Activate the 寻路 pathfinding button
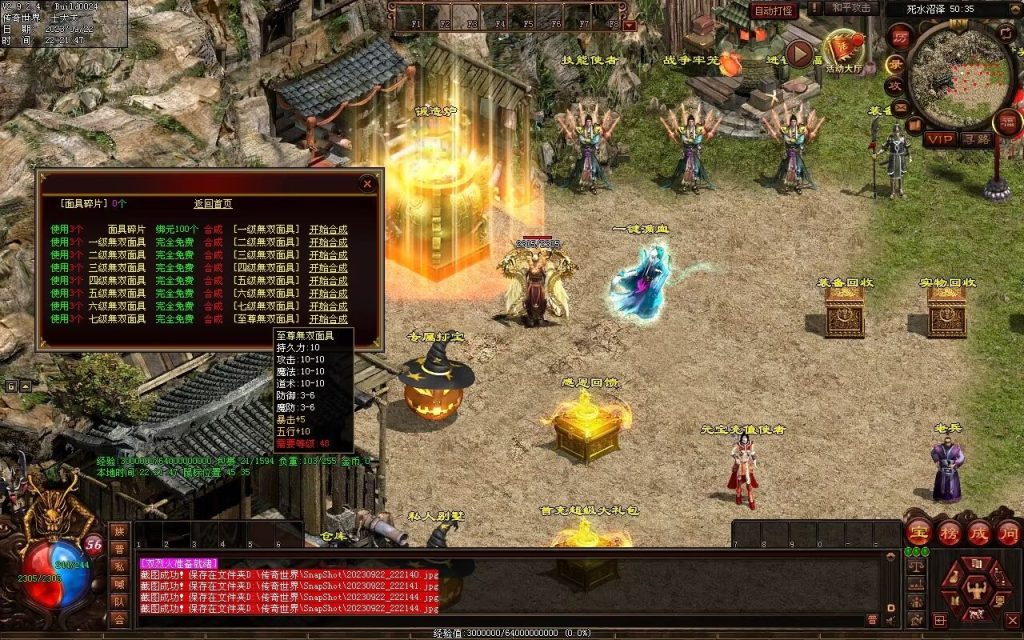 click(976, 139)
